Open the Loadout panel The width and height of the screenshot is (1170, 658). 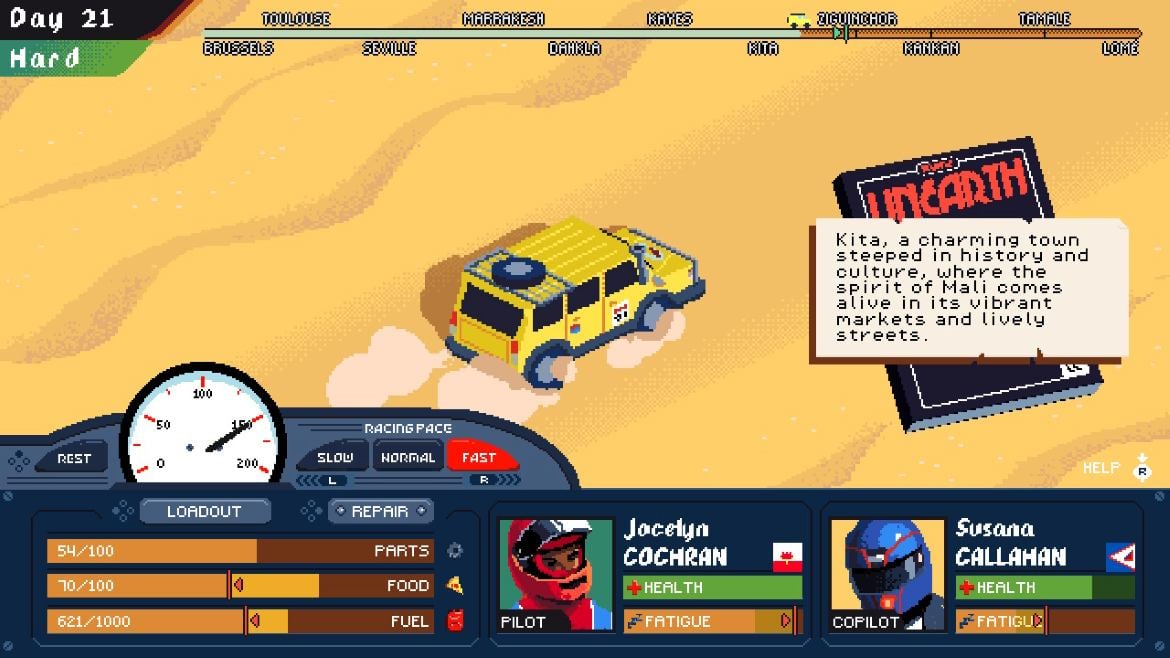[x=204, y=511]
